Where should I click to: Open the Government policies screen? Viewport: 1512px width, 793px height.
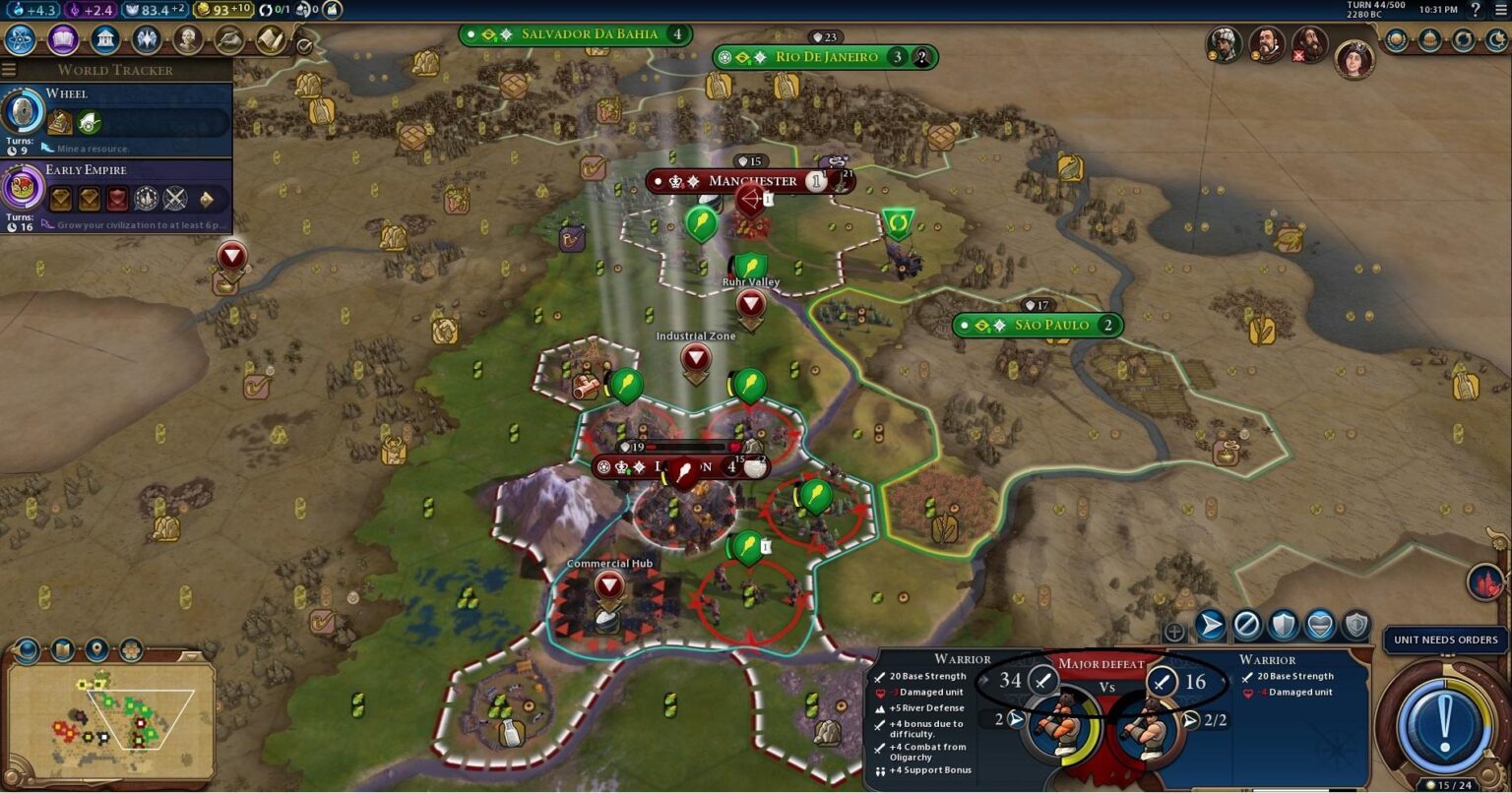pos(105,40)
